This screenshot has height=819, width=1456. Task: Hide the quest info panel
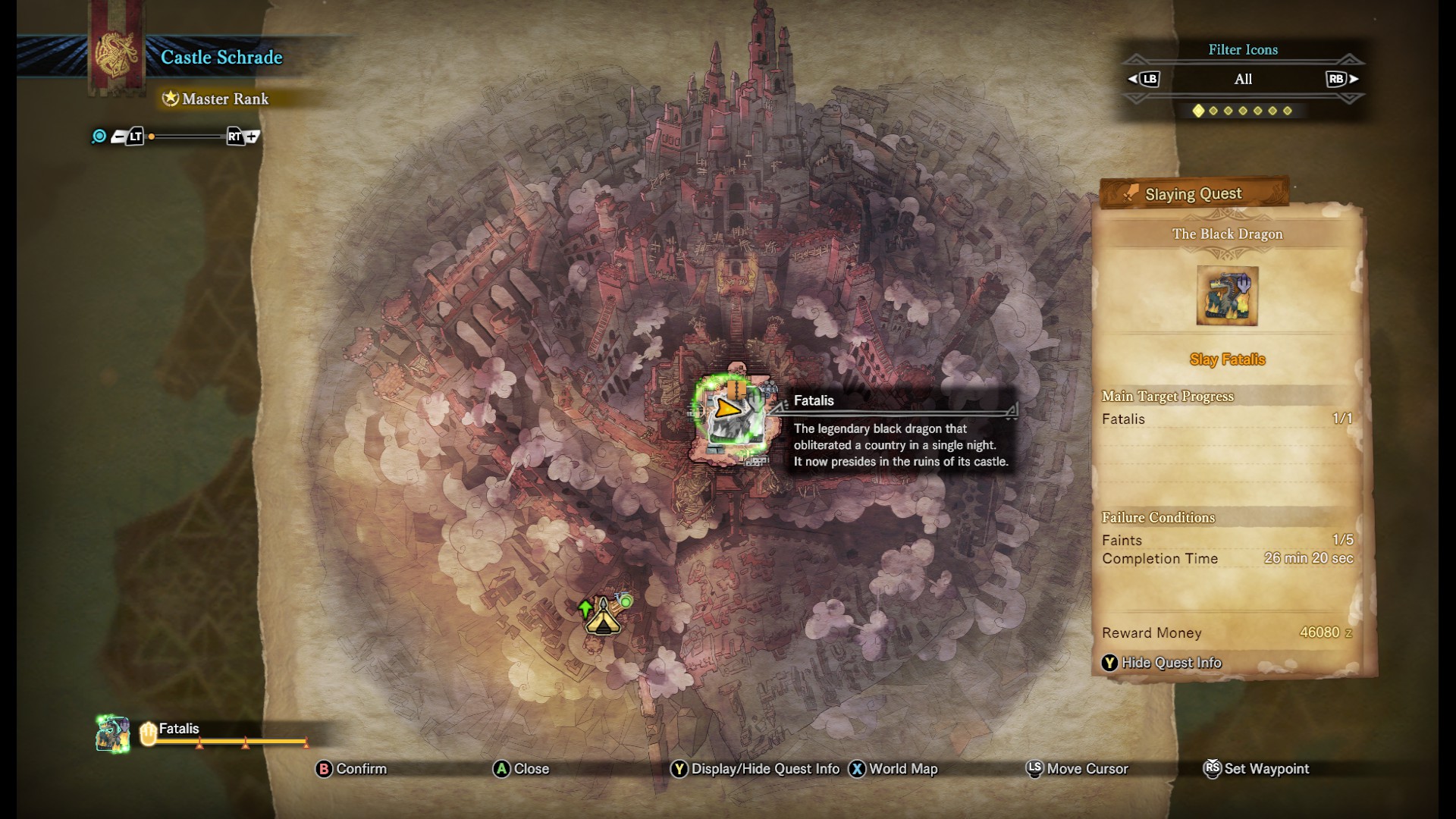pos(1161,663)
